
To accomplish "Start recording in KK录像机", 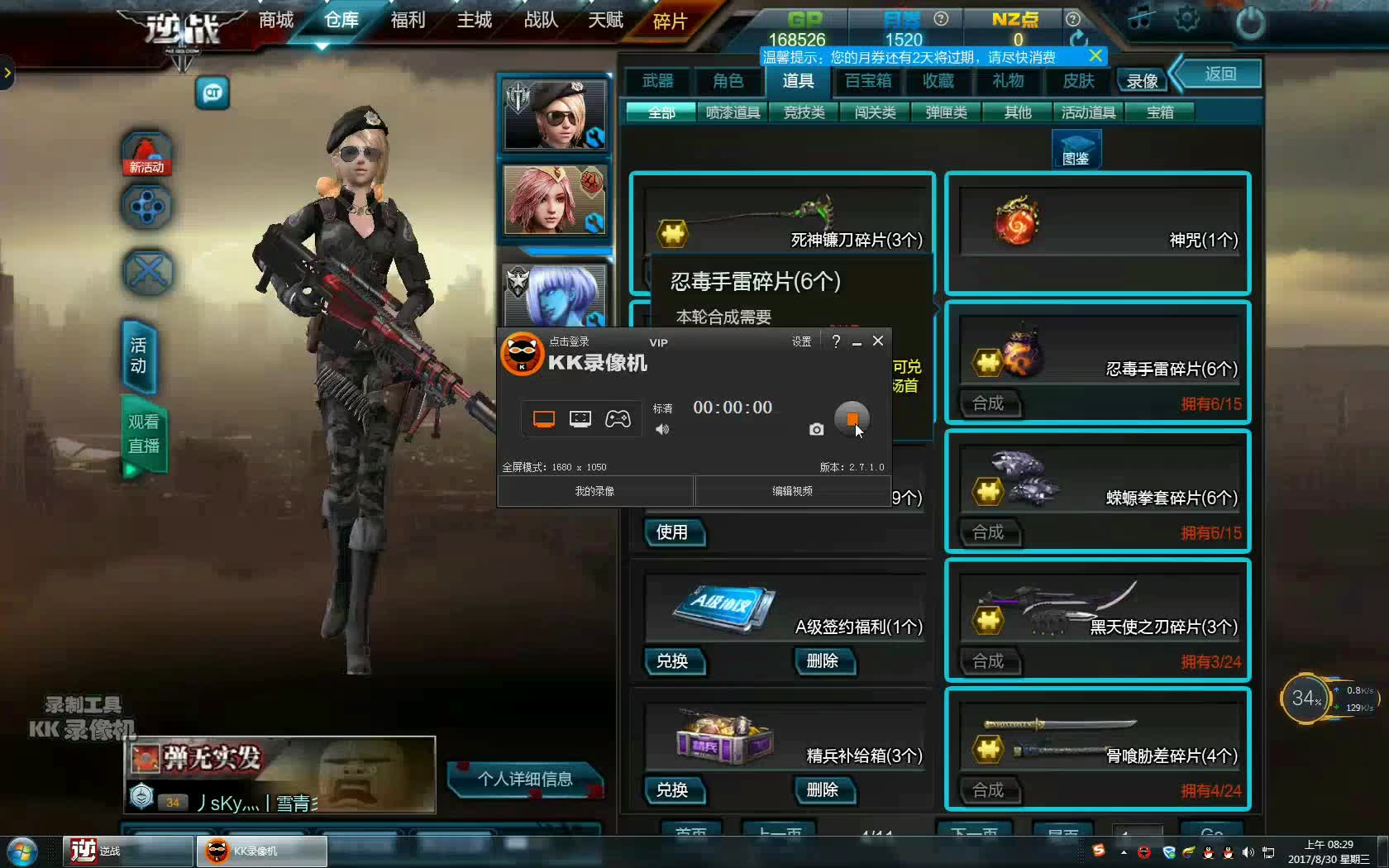I will [852, 418].
